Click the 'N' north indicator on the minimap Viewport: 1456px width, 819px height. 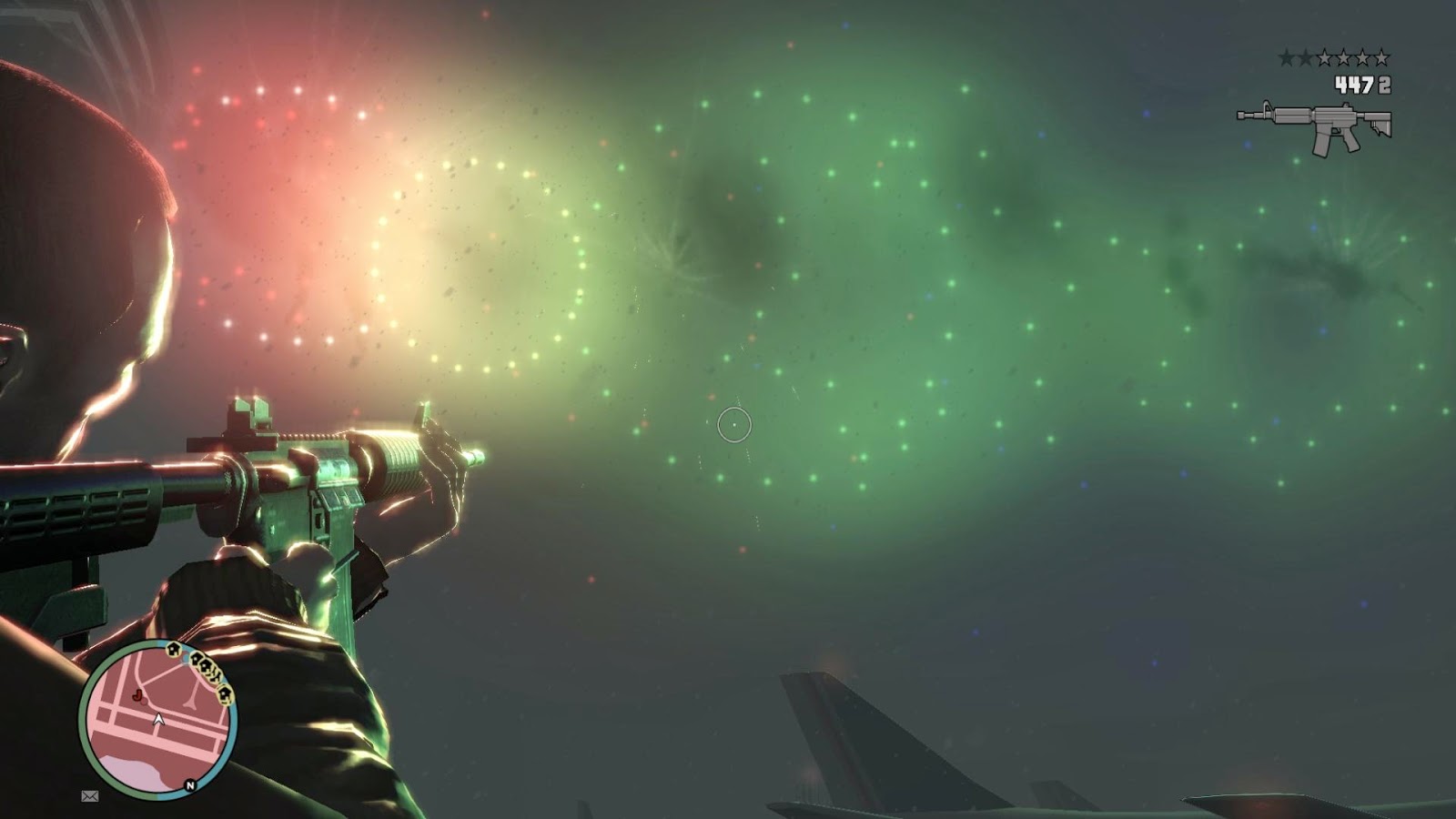click(x=189, y=785)
